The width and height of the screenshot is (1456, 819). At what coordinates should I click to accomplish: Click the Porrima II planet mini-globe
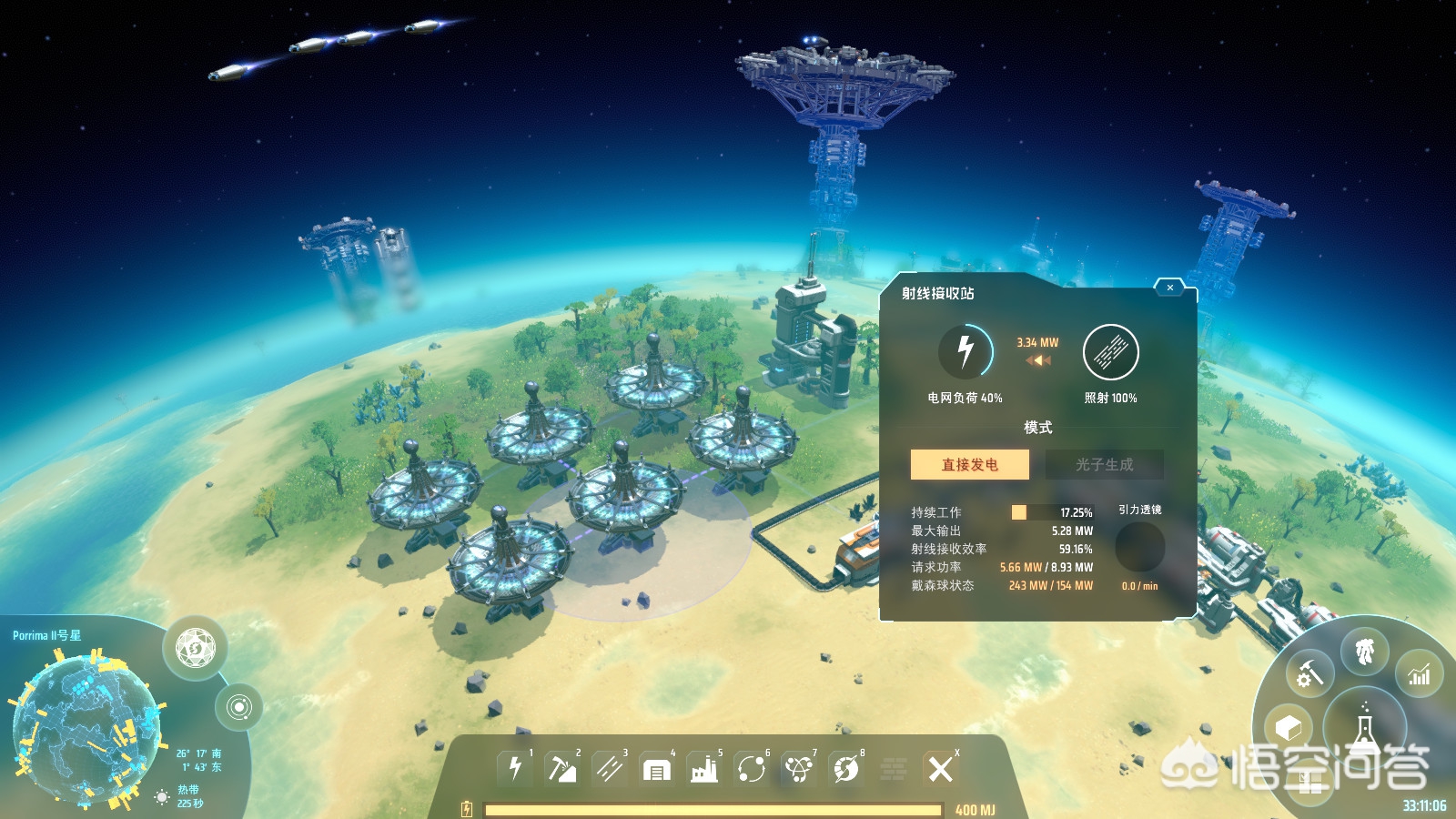(86, 728)
